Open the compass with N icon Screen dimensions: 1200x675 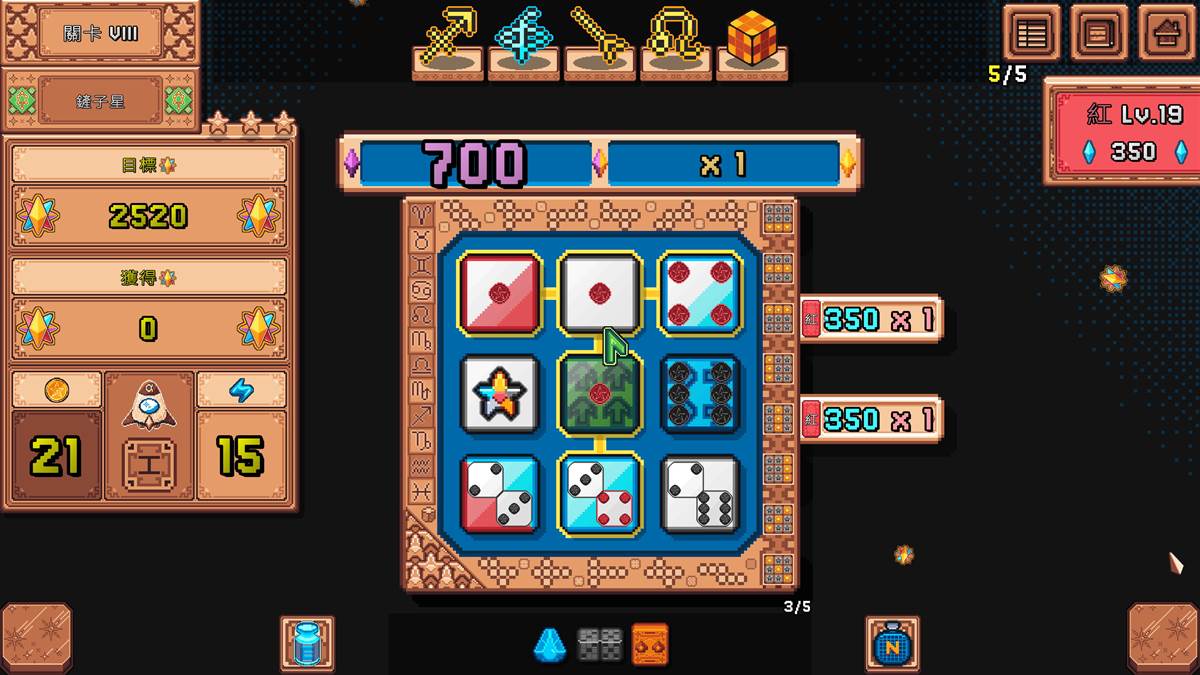point(892,643)
